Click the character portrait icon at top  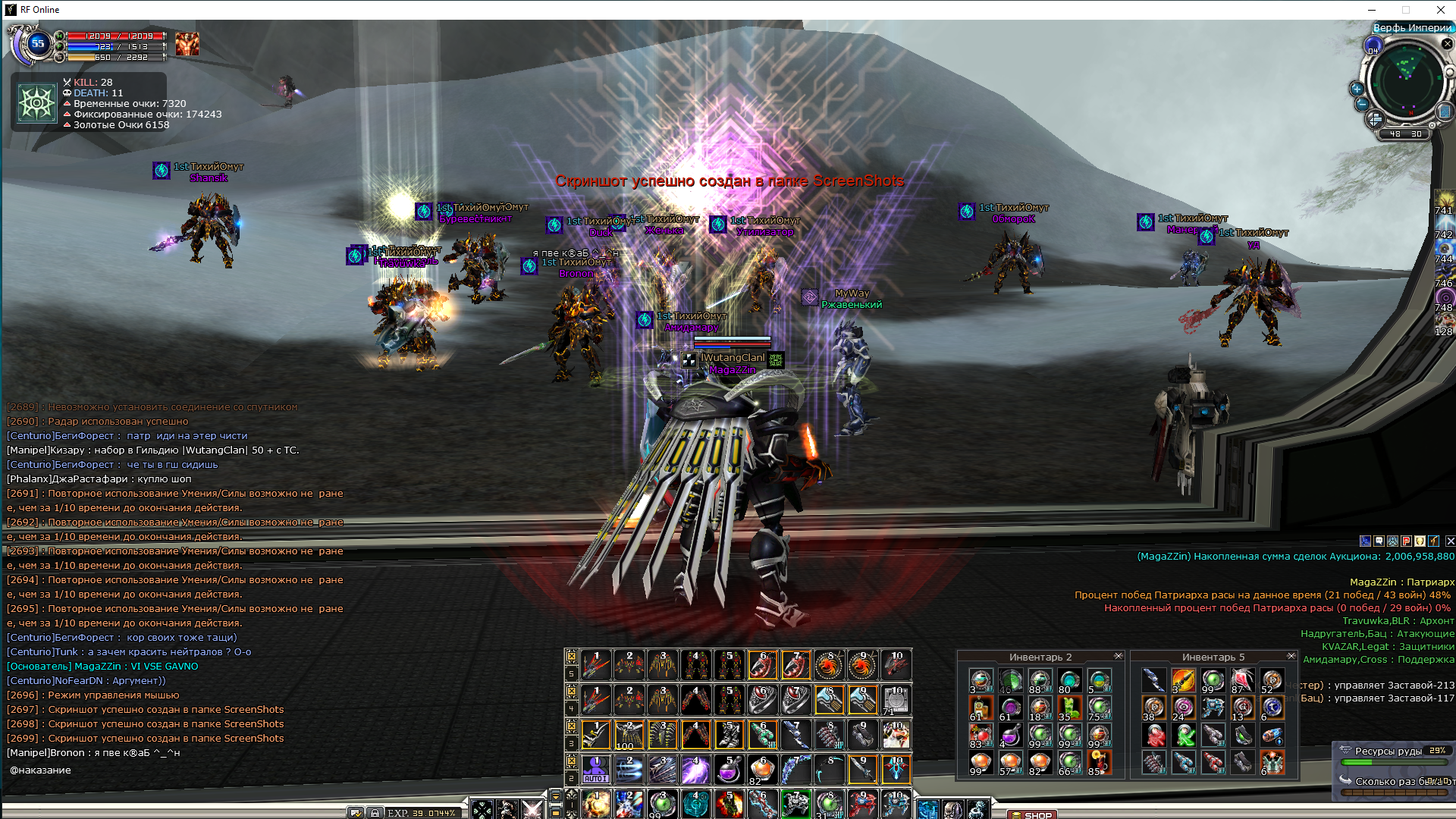187,44
